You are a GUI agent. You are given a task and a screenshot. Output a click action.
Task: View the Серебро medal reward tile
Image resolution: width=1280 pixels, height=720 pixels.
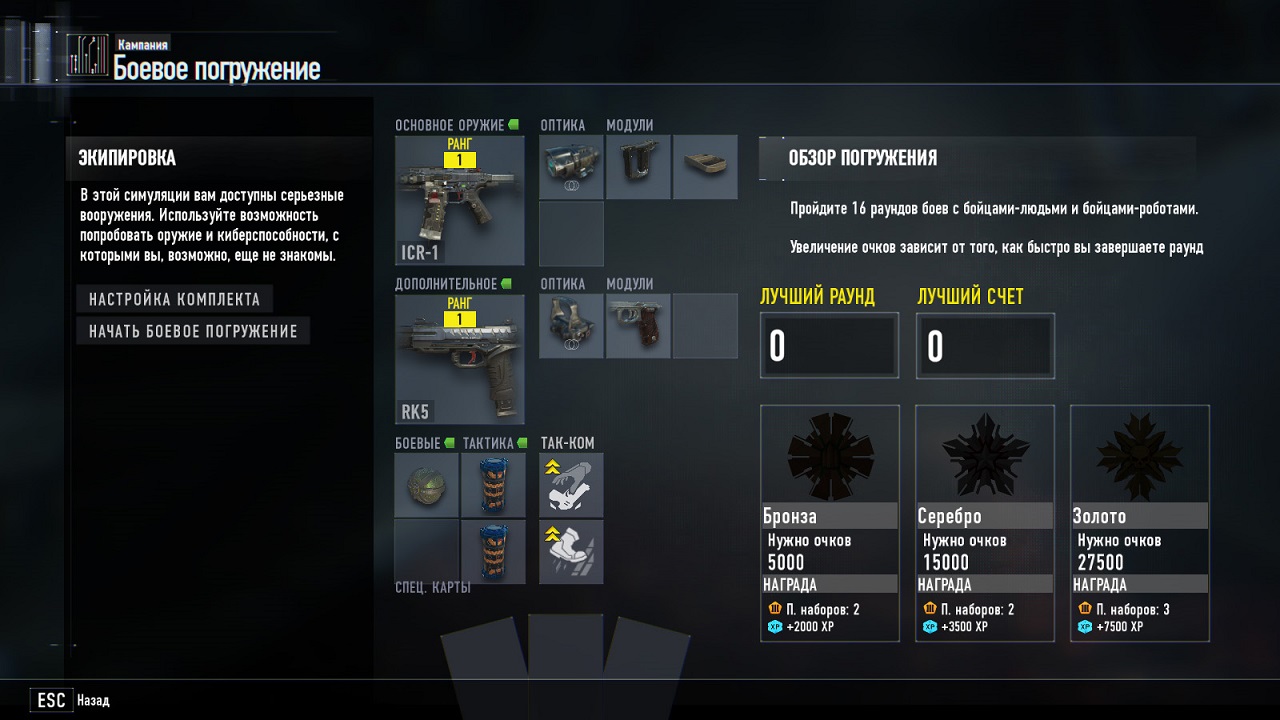(985, 522)
